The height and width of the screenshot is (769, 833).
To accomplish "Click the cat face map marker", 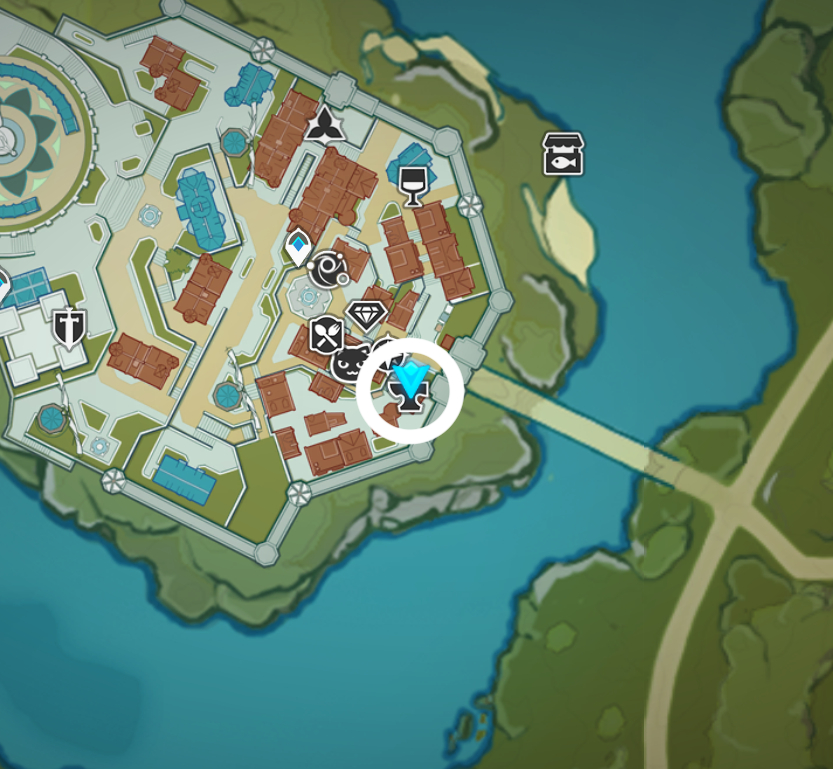I will [351, 363].
